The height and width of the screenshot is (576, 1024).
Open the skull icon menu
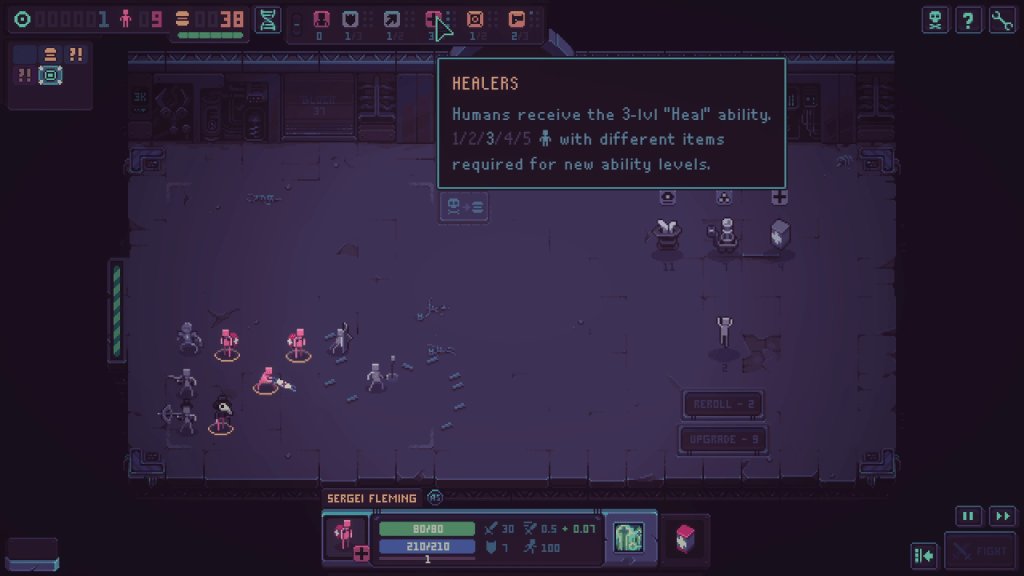(935, 20)
